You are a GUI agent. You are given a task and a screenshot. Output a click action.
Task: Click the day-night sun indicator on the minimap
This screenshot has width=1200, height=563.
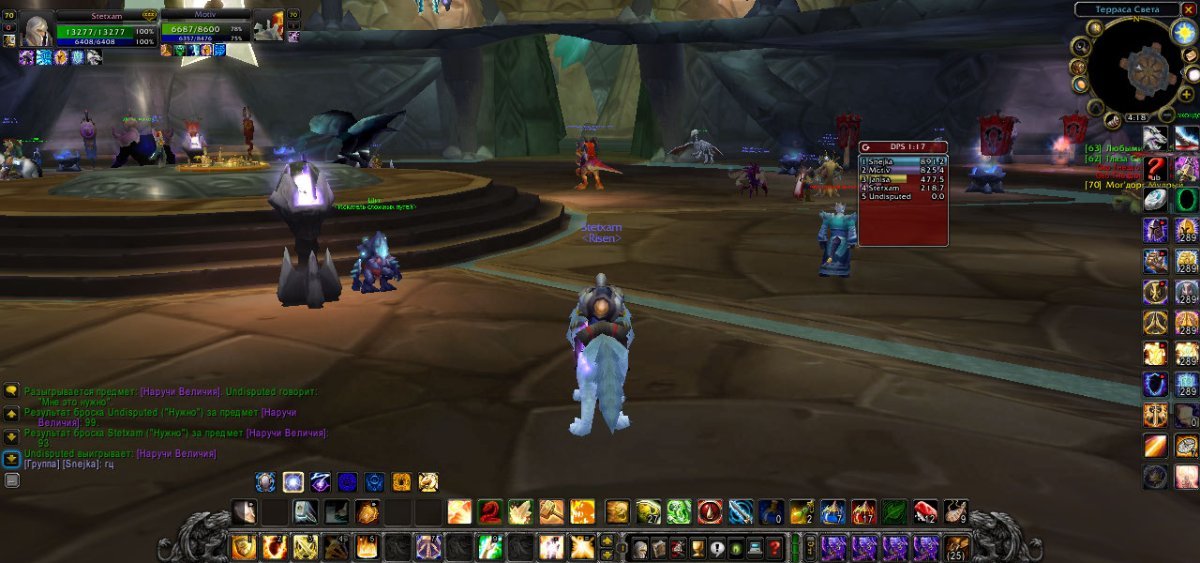(x=1183, y=31)
